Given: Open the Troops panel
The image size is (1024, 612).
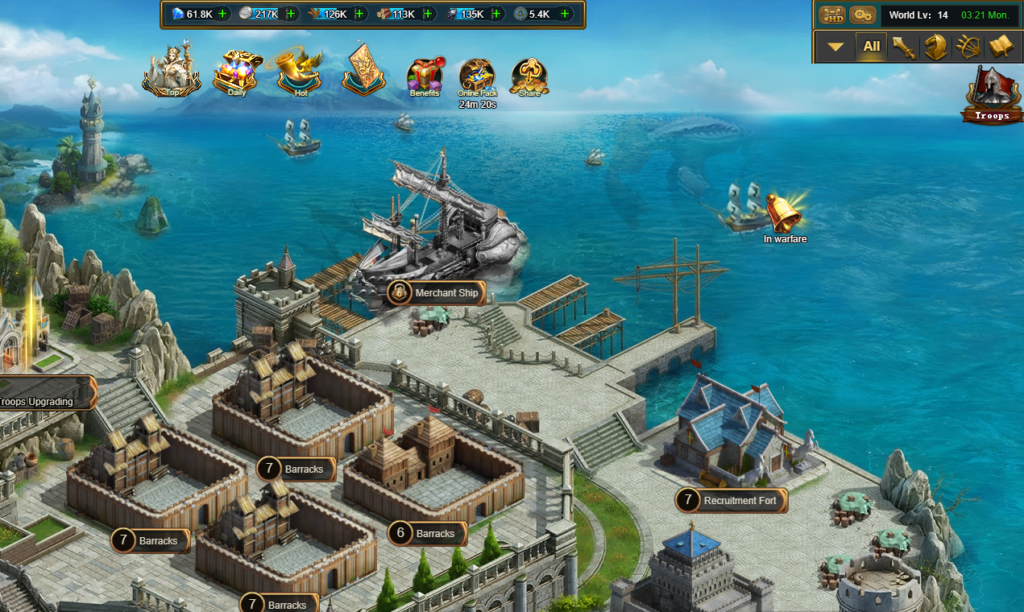Looking at the screenshot, I should pos(992,96).
